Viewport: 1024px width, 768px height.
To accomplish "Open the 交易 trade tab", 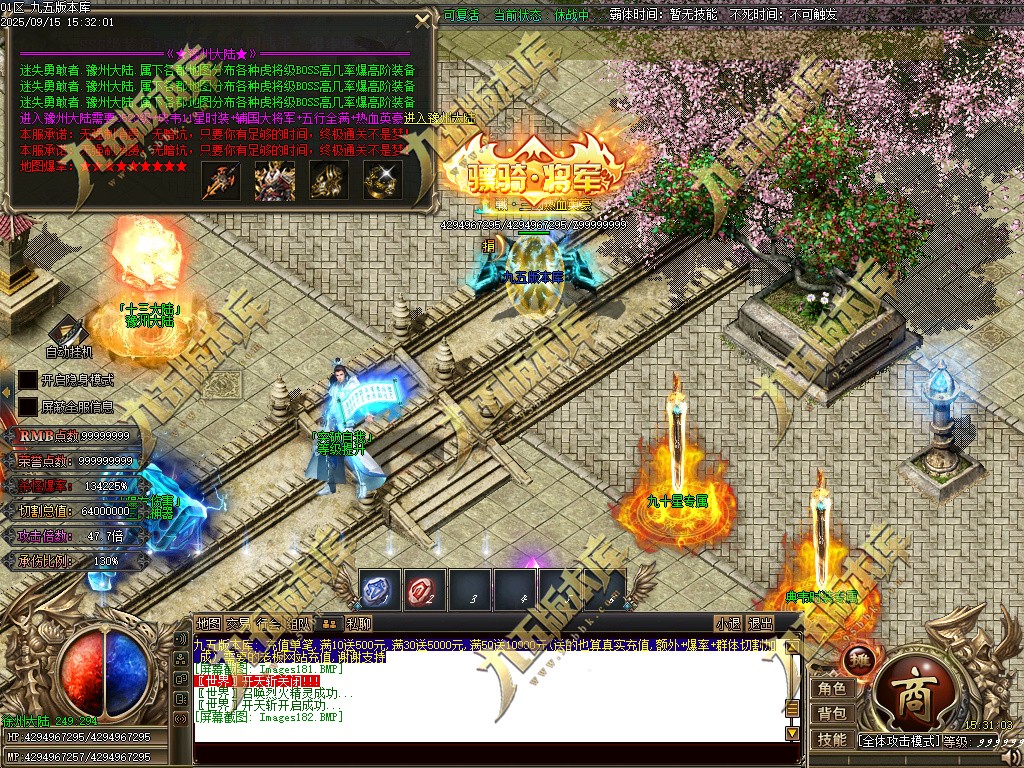I will point(239,623).
